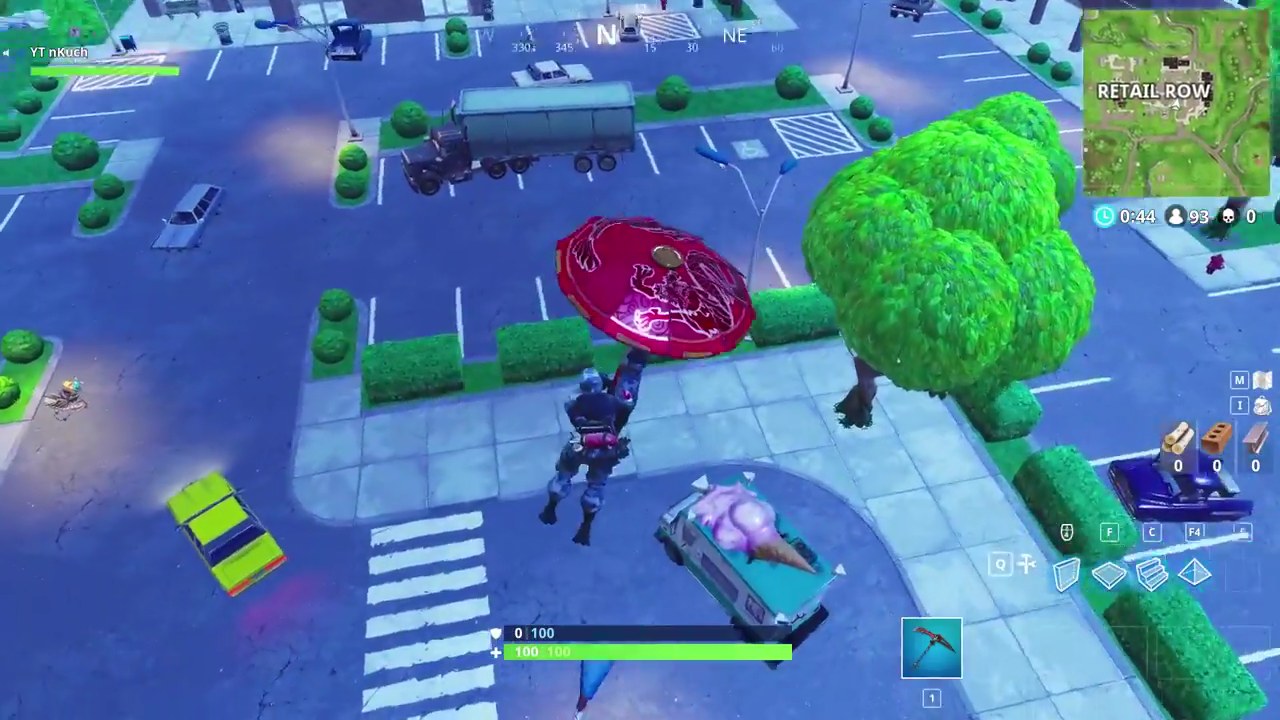Click the F keybind slot
This screenshot has height=720, width=1280.
[1109, 532]
